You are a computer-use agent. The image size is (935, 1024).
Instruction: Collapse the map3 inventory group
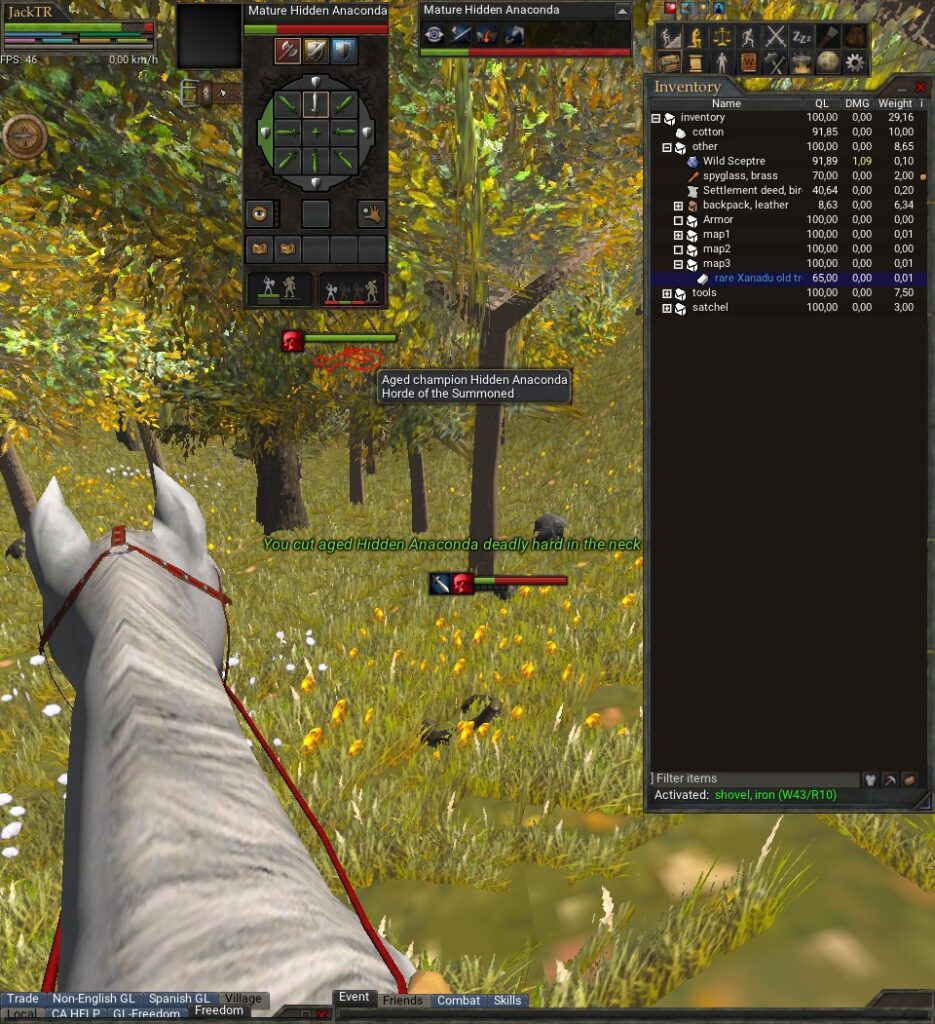pyautogui.click(x=679, y=264)
